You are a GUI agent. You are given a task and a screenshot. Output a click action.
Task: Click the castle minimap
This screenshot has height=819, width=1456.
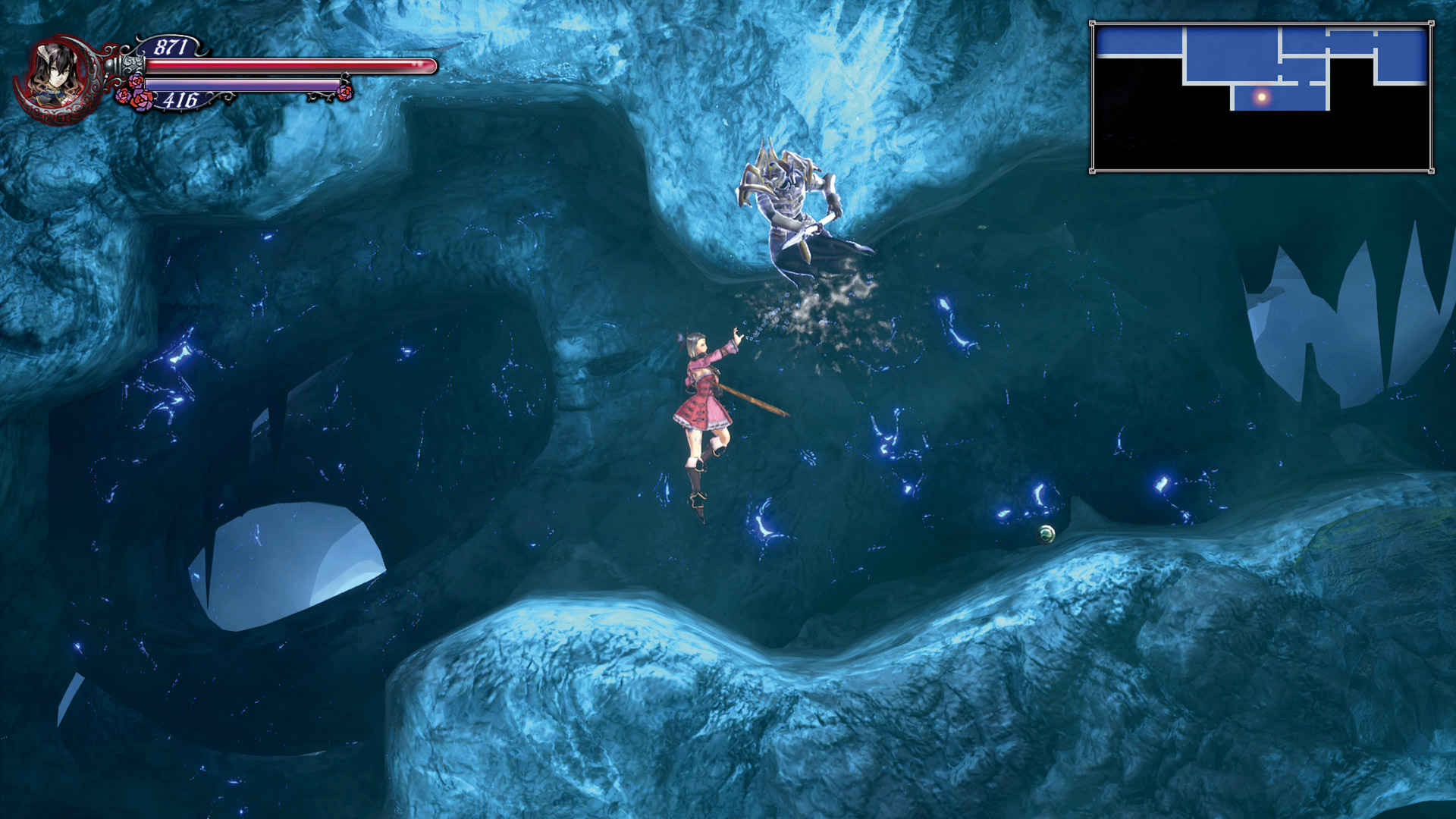pos(1261,97)
